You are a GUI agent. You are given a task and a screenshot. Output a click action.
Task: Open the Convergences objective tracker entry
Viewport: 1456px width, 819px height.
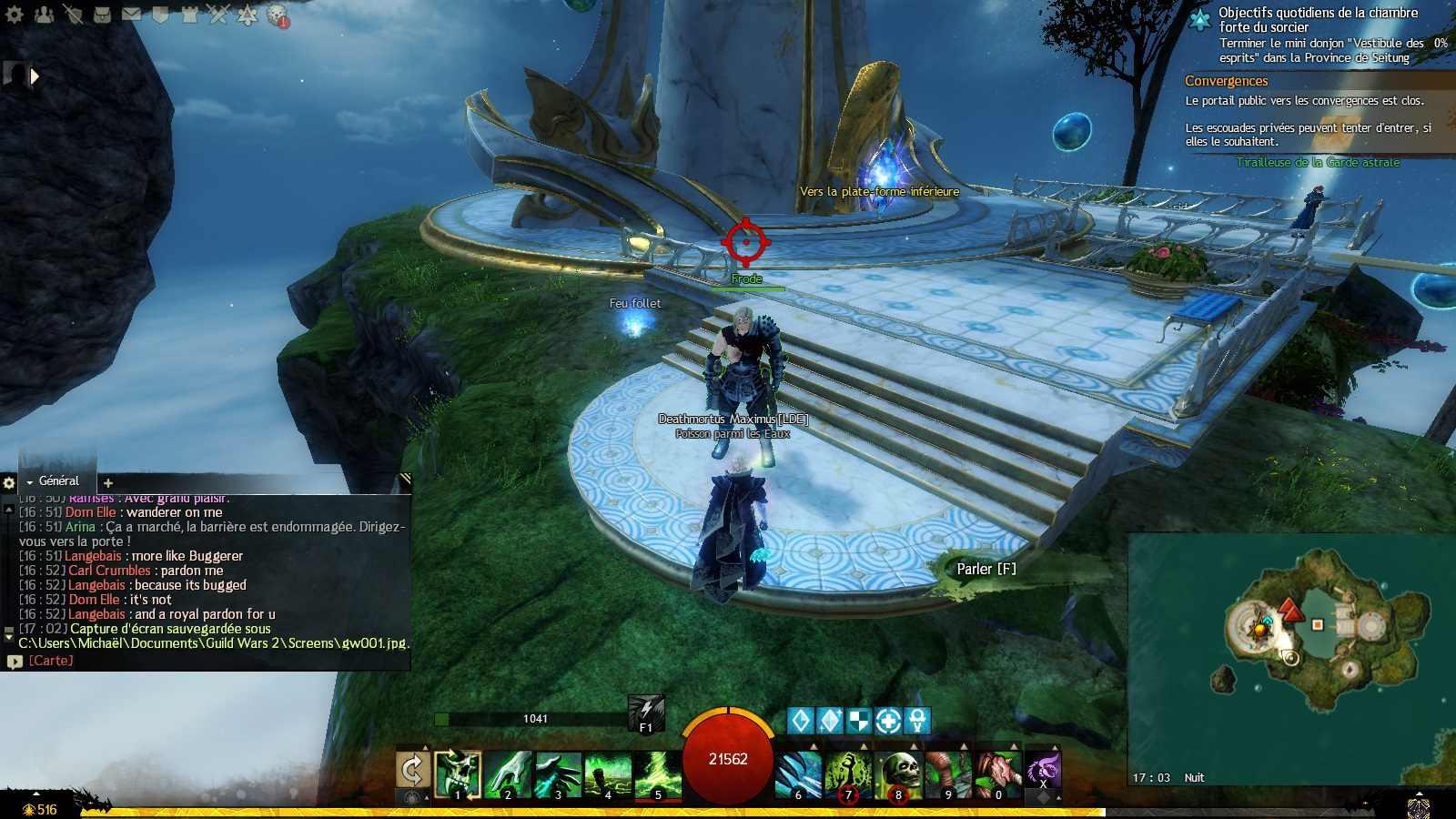(x=1226, y=81)
